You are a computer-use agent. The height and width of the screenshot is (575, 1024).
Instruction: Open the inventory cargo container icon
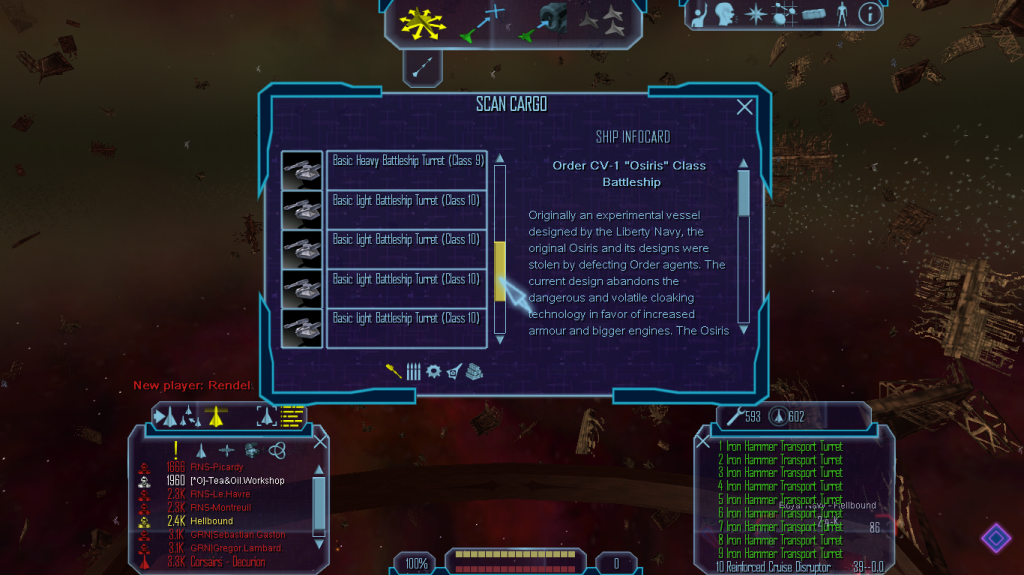[x=815, y=14]
